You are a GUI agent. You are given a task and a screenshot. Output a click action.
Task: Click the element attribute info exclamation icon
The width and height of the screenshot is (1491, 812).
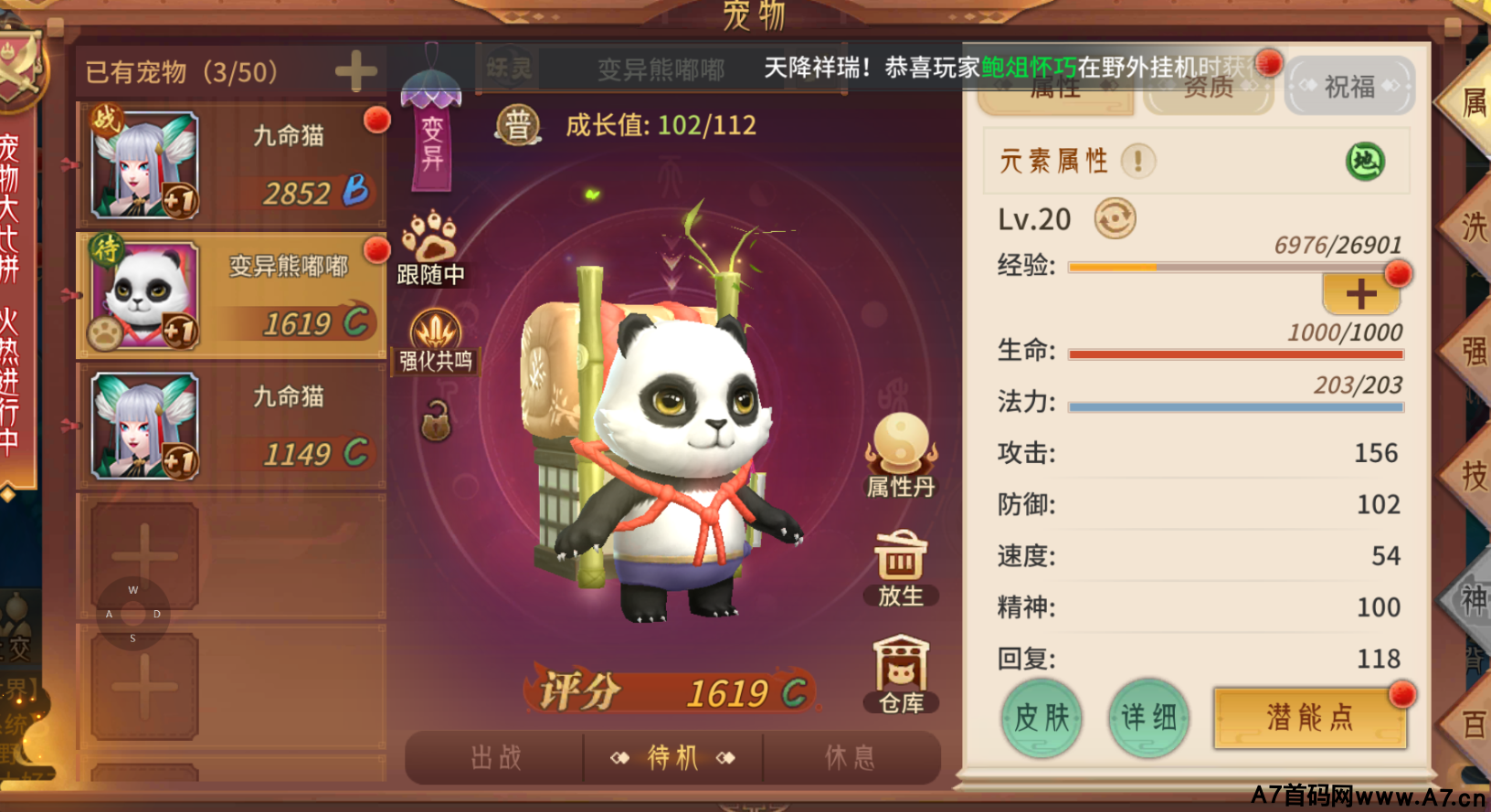[1138, 162]
